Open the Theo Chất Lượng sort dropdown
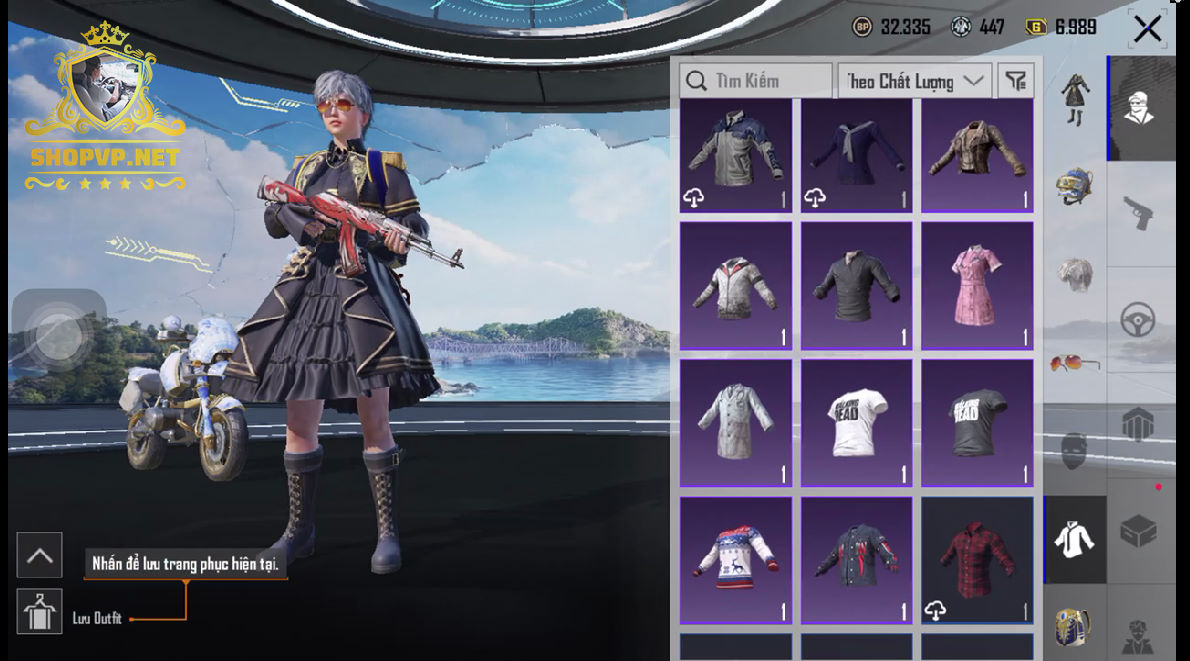Viewport: 1190px width, 661px height. click(x=914, y=81)
